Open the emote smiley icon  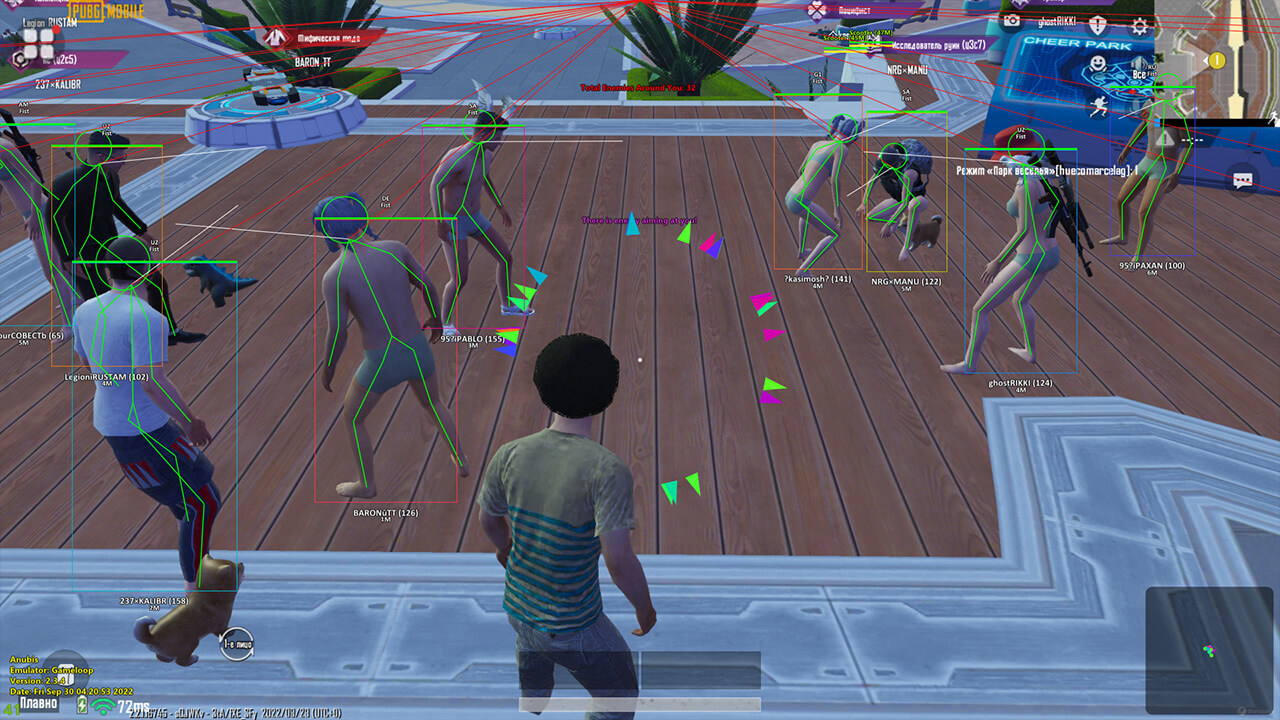click(x=1097, y=62)
